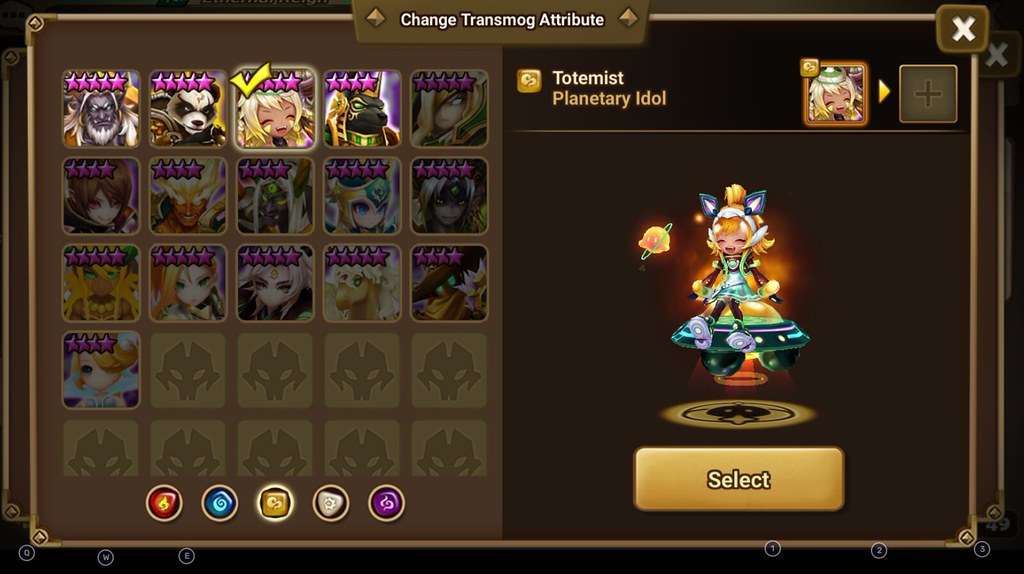Confirm with the Select button
Viewport: 1024px width, 574px height.
coord(738,479)
